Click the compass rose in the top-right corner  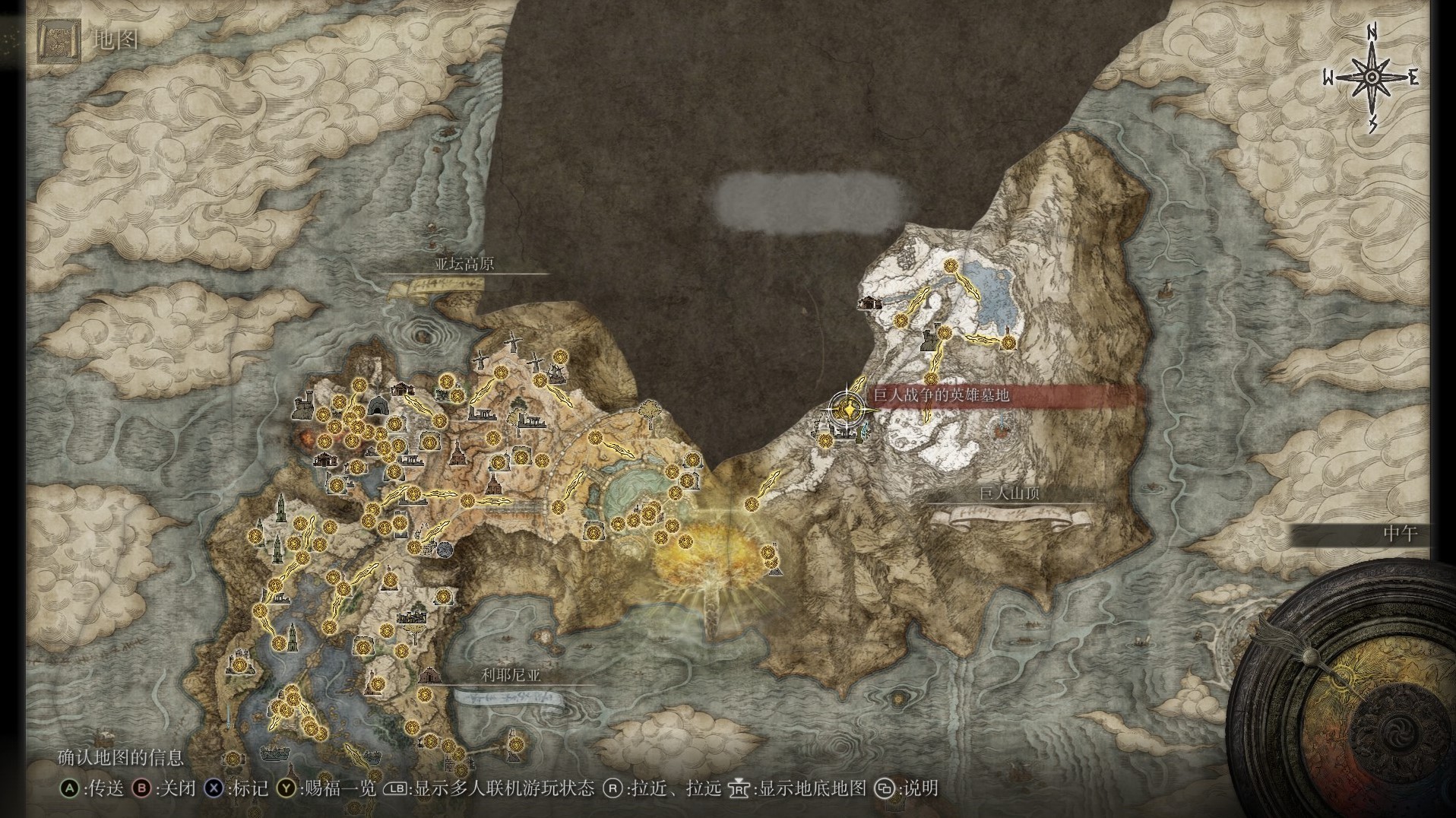[1372, 76]
